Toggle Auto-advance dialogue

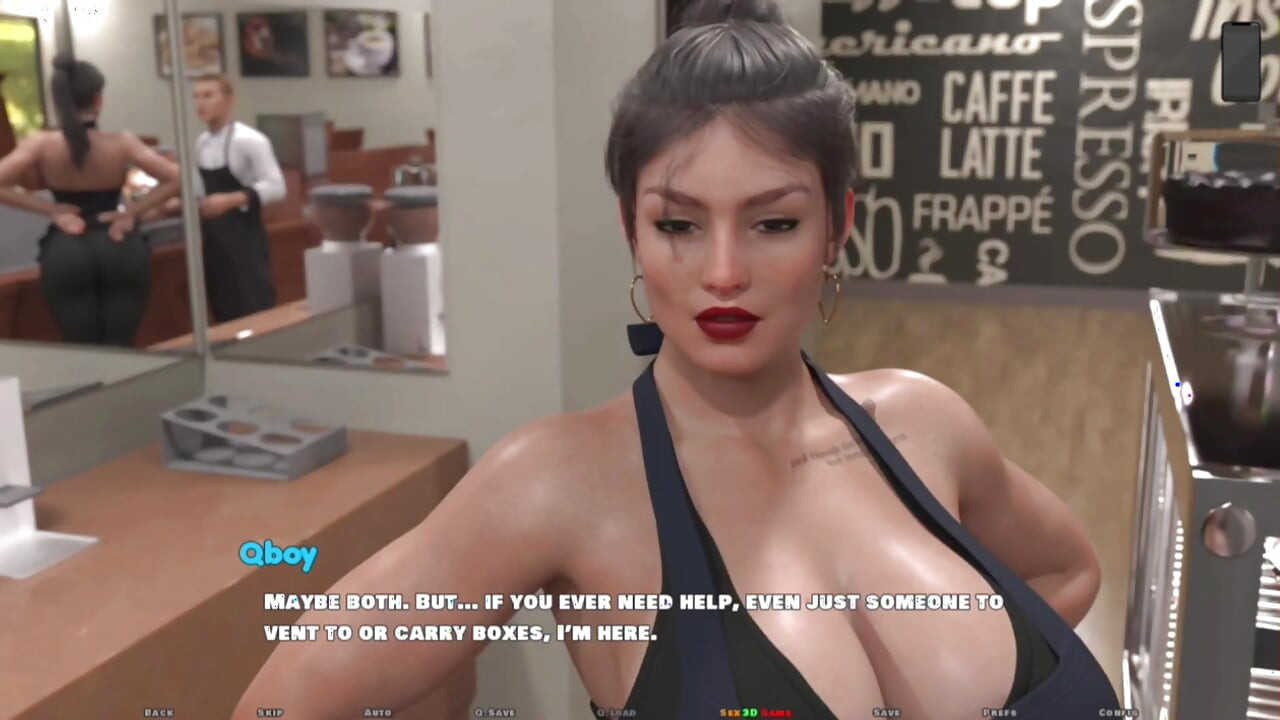pos(378,712)
